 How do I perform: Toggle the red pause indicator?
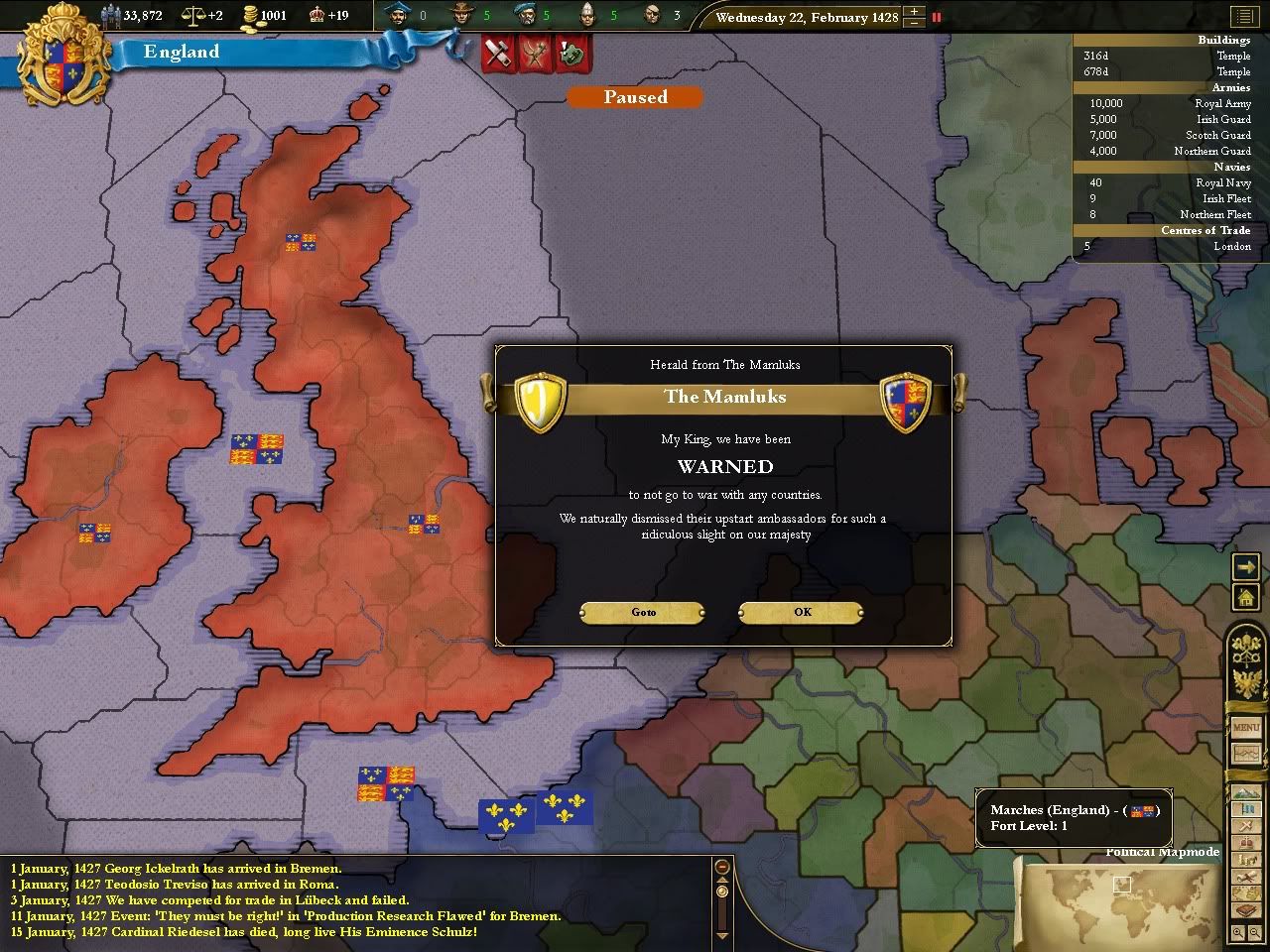[936, 17]
